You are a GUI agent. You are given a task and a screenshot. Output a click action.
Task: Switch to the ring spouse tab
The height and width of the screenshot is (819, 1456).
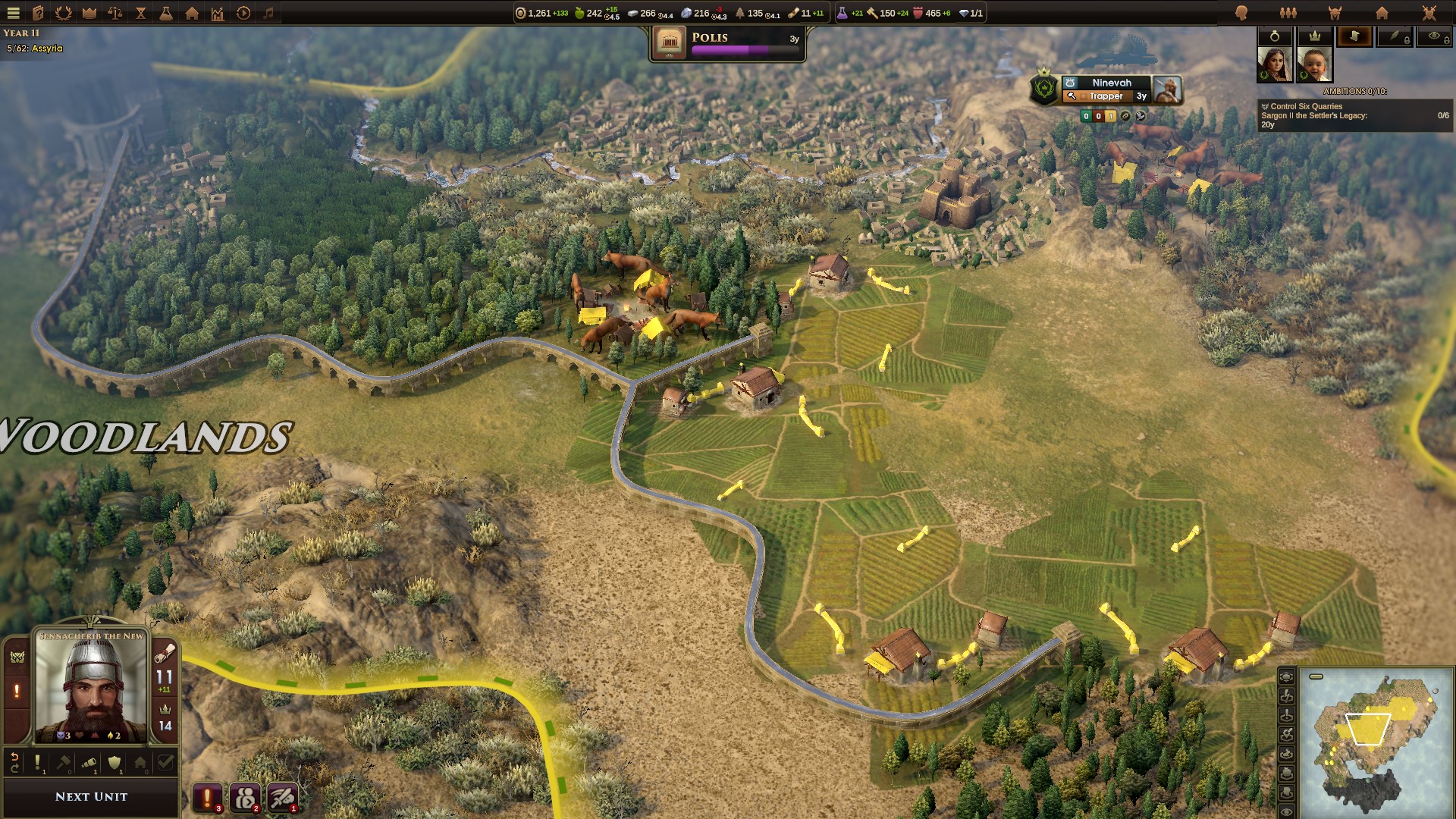(1275, 36)
